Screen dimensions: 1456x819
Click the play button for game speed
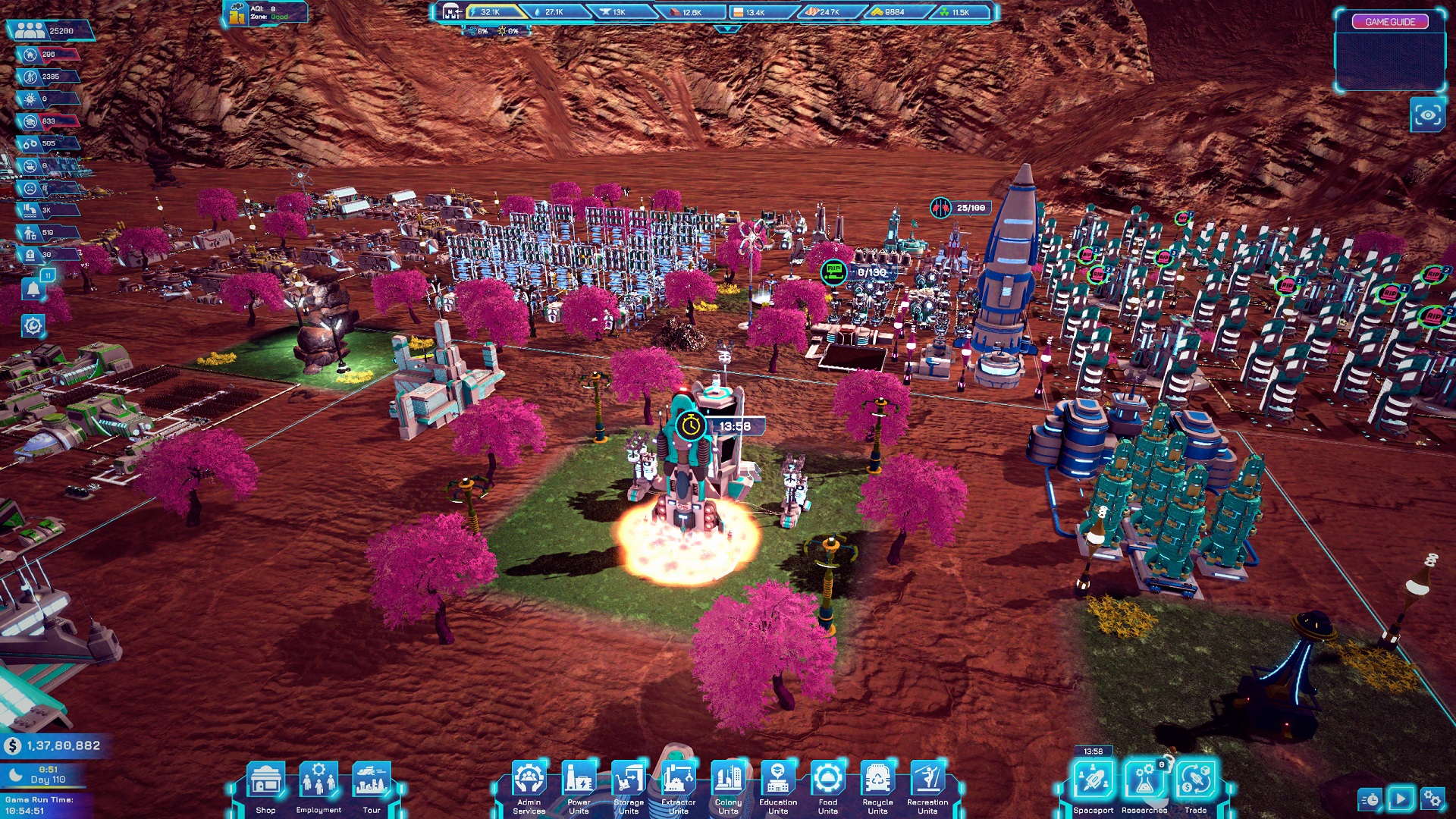1401,799
